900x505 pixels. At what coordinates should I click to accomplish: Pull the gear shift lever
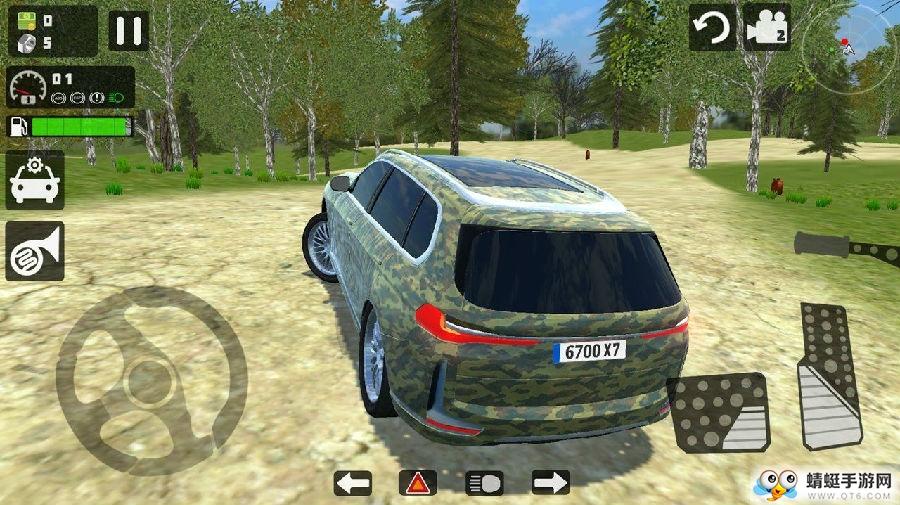[846, 246]
